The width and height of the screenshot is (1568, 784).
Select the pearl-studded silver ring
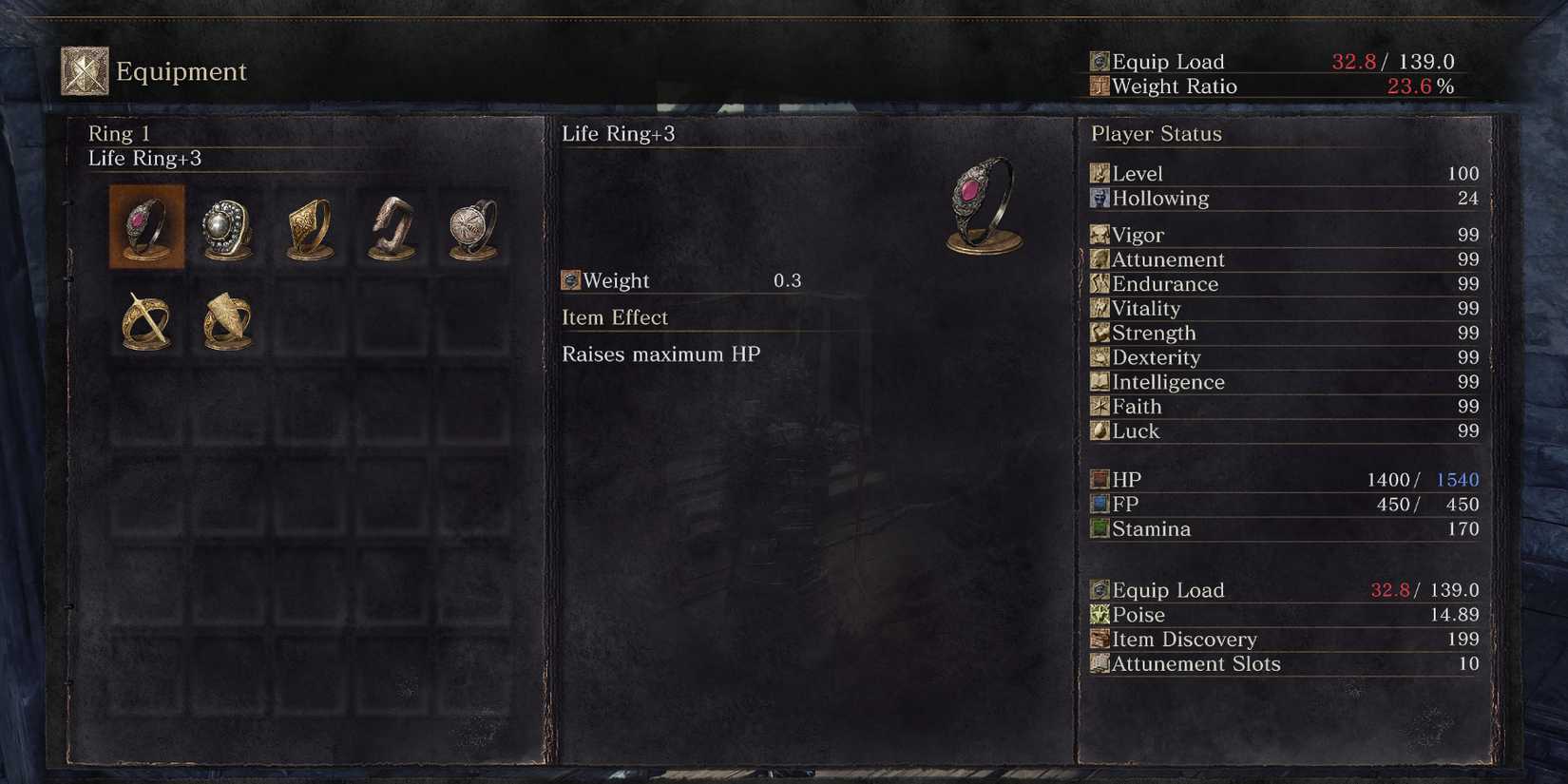[x=226, y=228]
